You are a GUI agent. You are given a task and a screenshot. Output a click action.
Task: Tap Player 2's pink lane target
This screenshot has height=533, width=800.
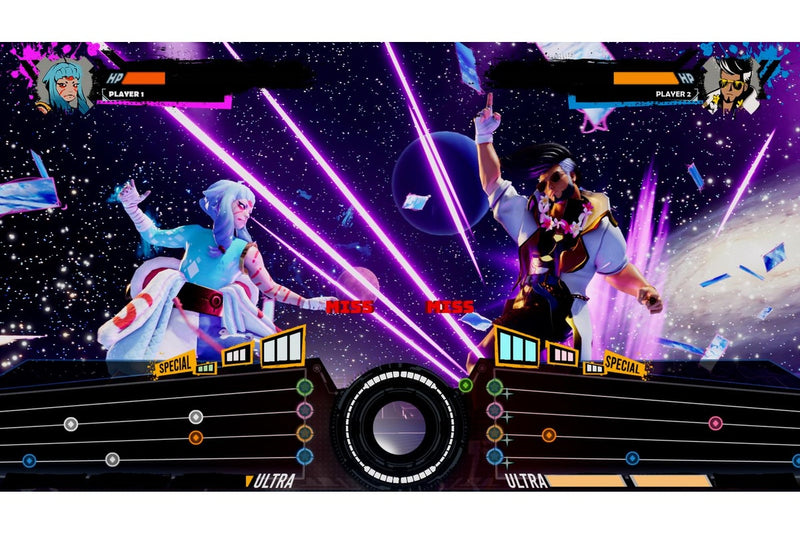pyautogui.click(x=494, y=410)
